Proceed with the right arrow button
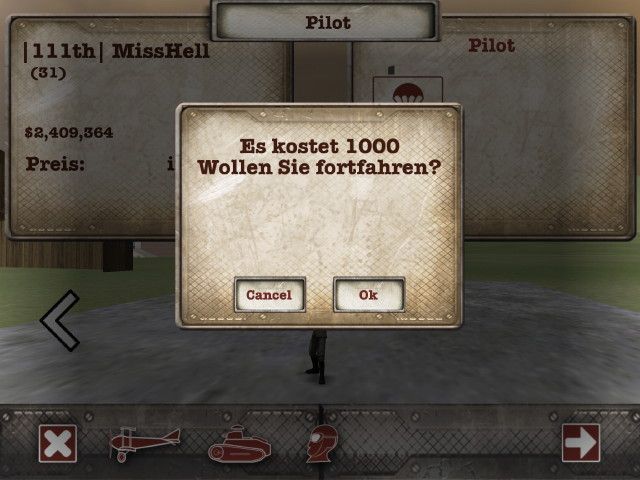Screen dimensions: 640x480 click(581, 443)
